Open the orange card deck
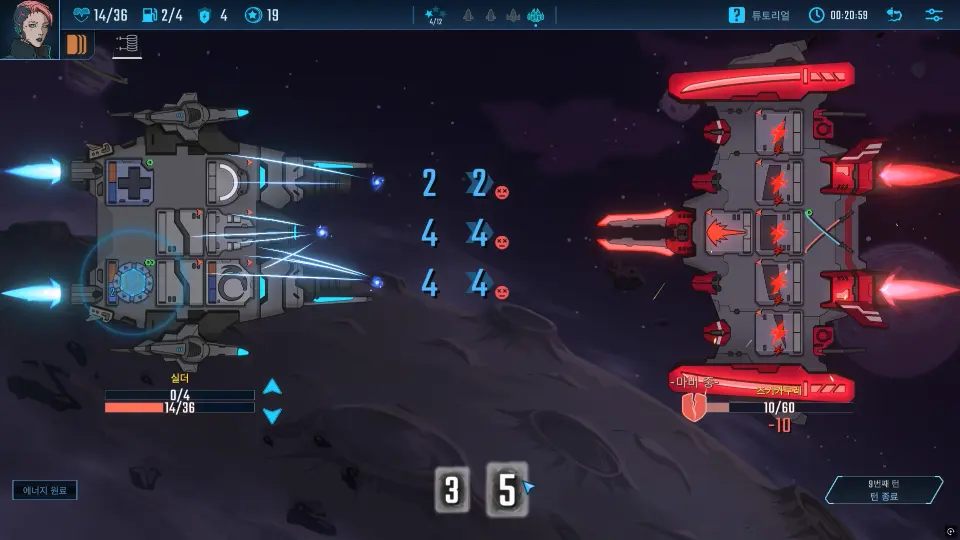The height and width of the screenshot is (540, 960). pyautogui.click(x=77, y=44)
